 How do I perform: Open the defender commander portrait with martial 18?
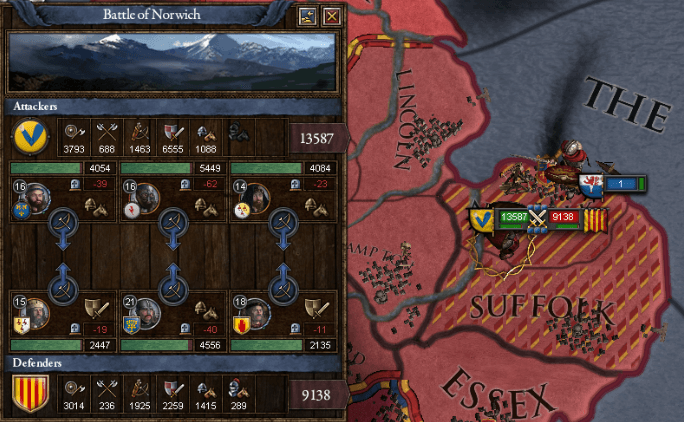pos(255,312)
